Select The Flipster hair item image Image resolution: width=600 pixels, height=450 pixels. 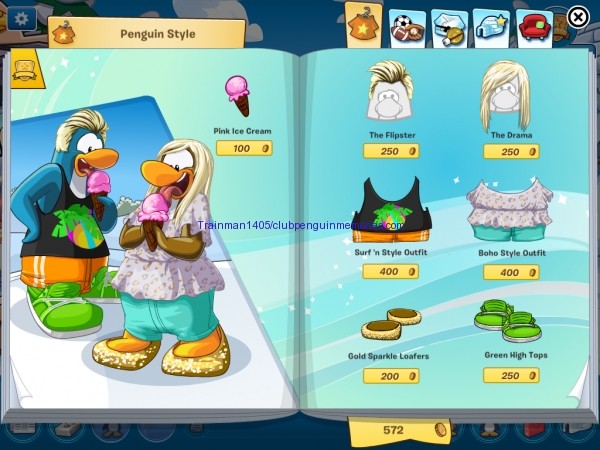[x=390, y=93]
